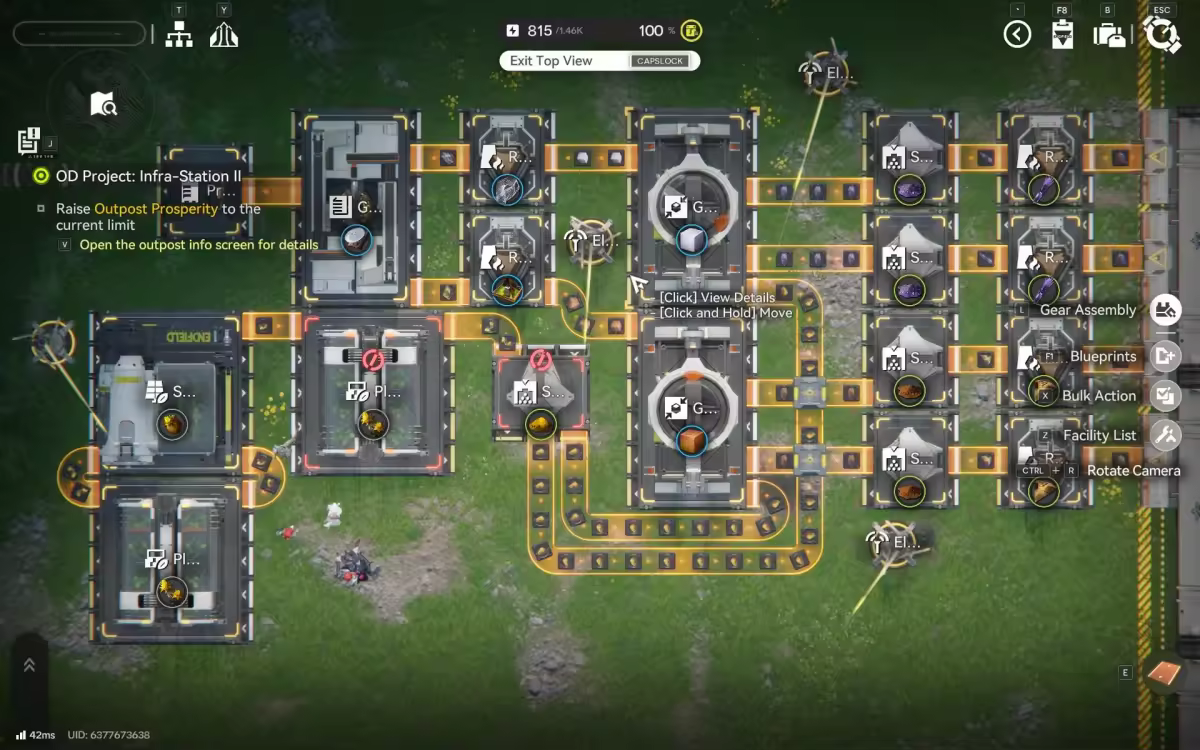Open the backpack luggage icon
The width and height of the screenshot is (1200, 750).
(x=1108, y=35)
